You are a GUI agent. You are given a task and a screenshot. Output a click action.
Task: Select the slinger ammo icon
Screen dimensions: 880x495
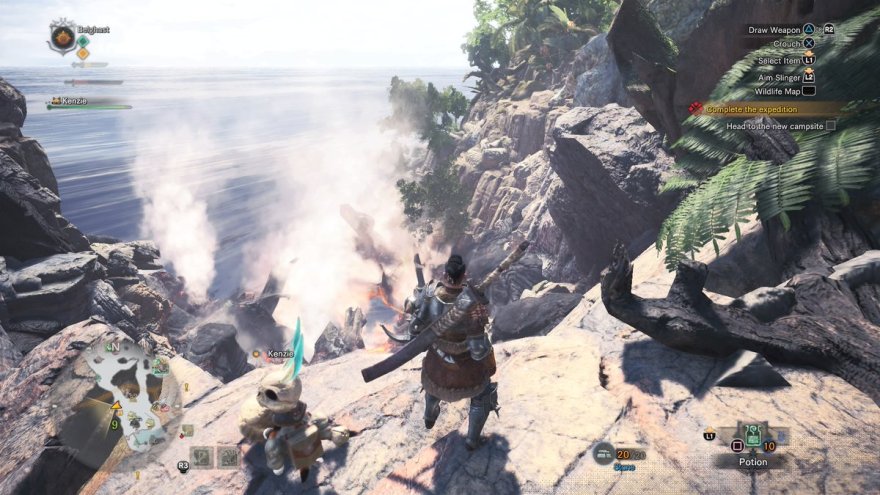tap(602, 453)
